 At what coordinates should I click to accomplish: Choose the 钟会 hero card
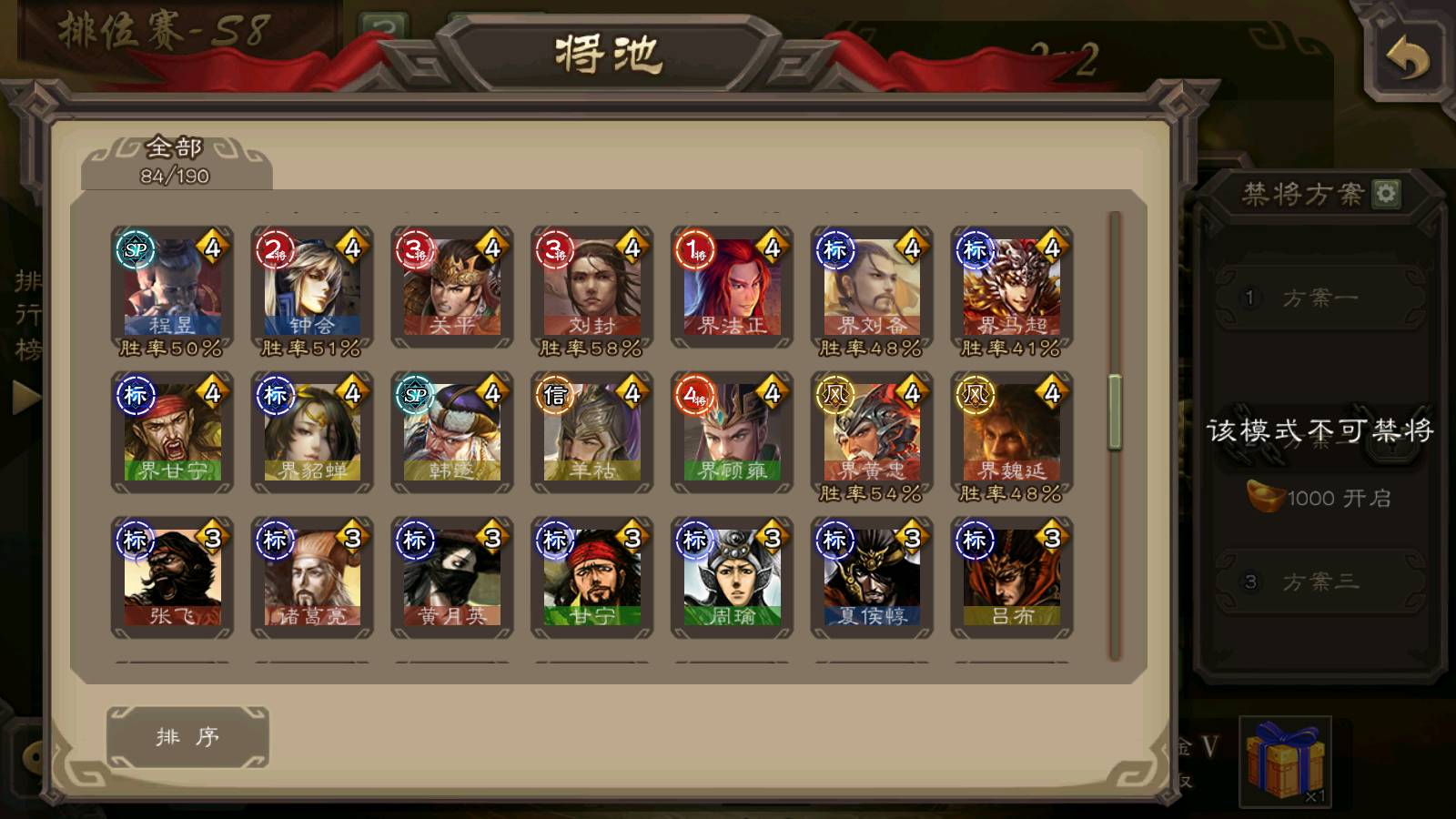(x=312, y=288)
